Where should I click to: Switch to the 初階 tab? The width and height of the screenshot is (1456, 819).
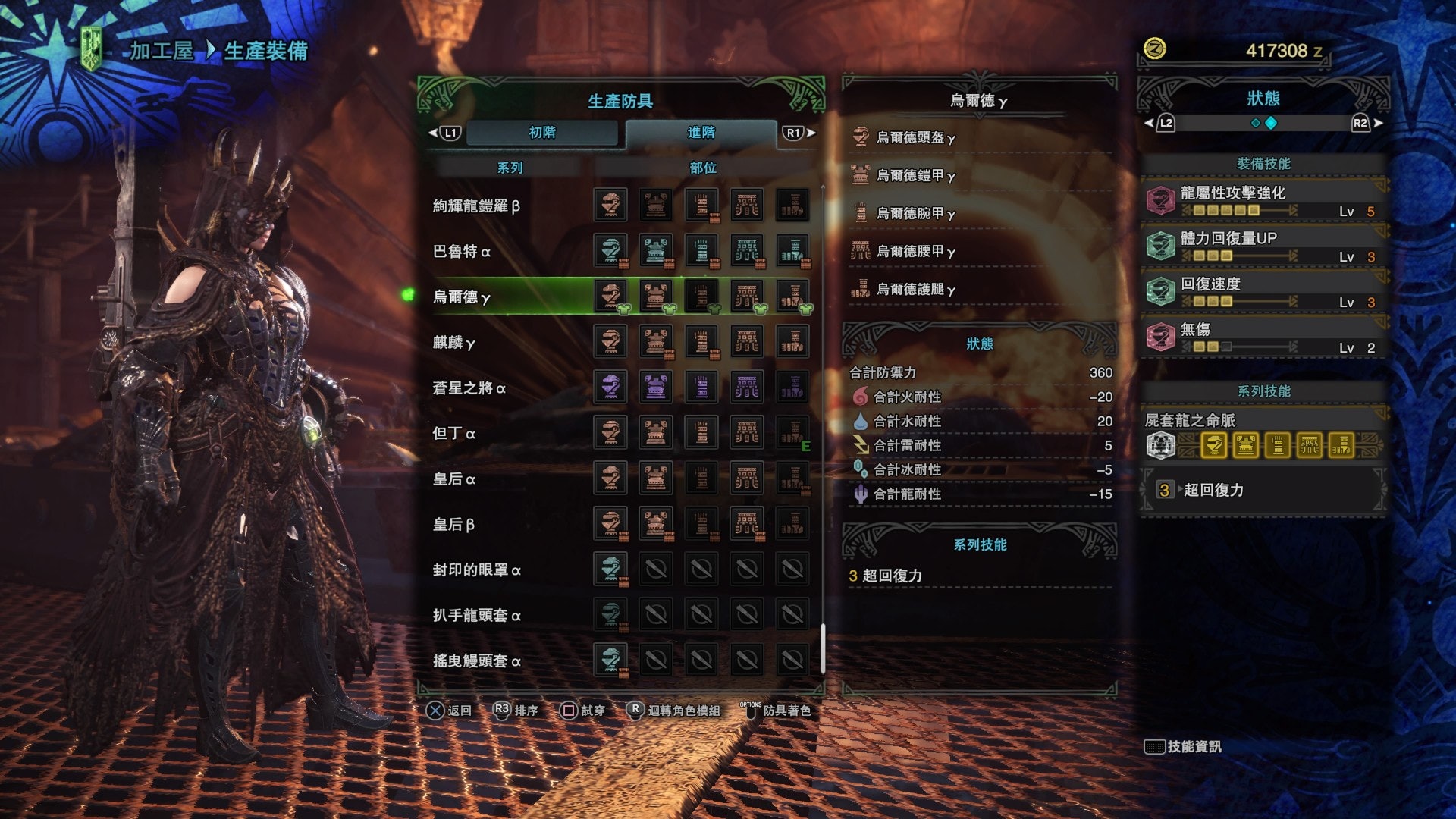click(x=542, y=133)
